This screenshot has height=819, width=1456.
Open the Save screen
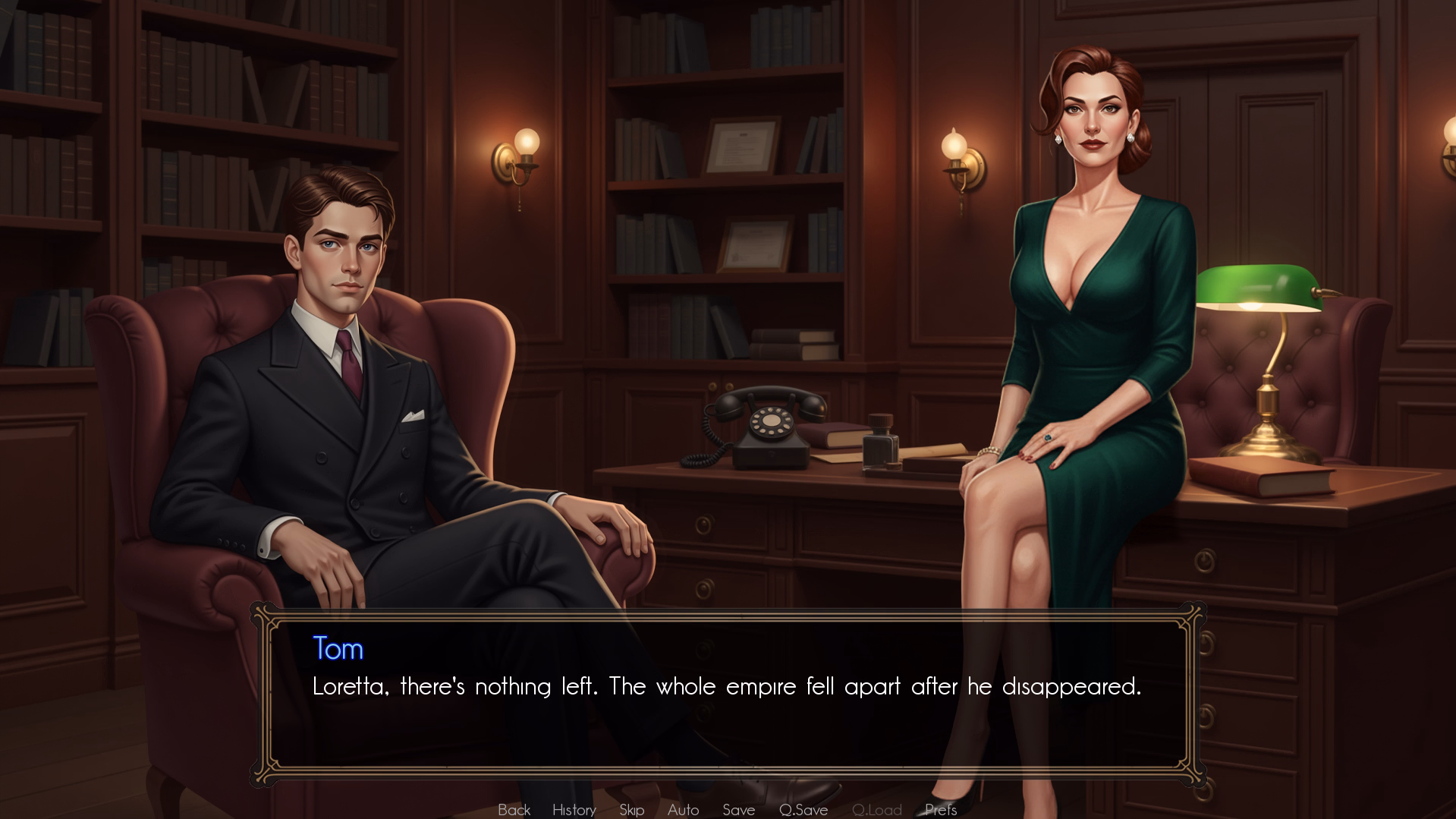pyautogui.click(x=738, y=809)
